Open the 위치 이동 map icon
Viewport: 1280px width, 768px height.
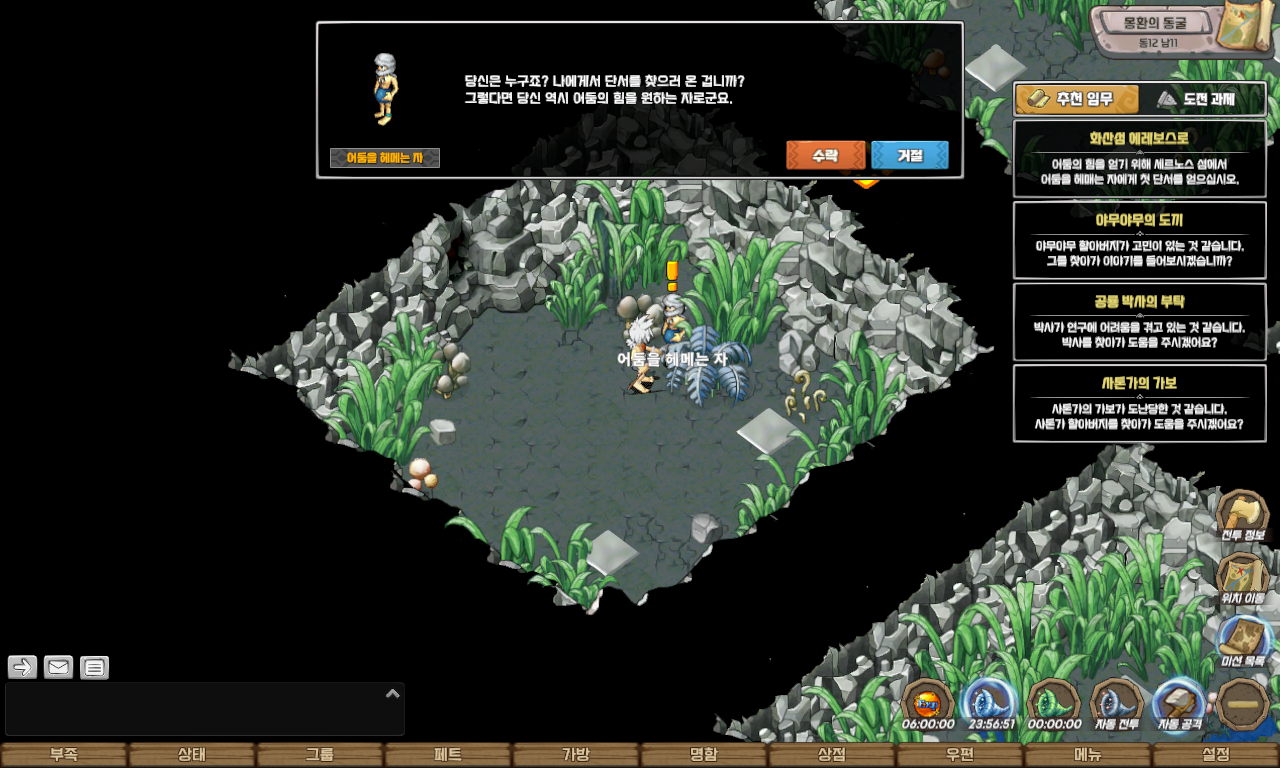click(x=1243, y=578)
